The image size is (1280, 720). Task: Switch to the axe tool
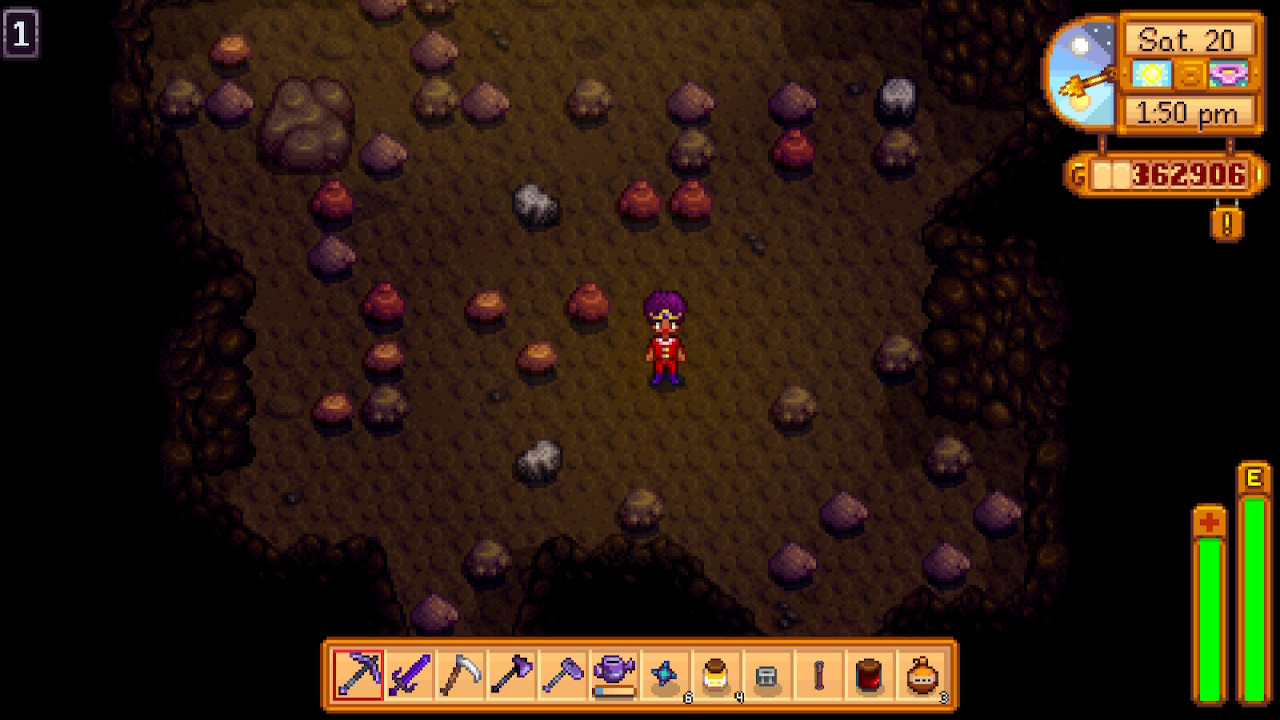(512, 676)
